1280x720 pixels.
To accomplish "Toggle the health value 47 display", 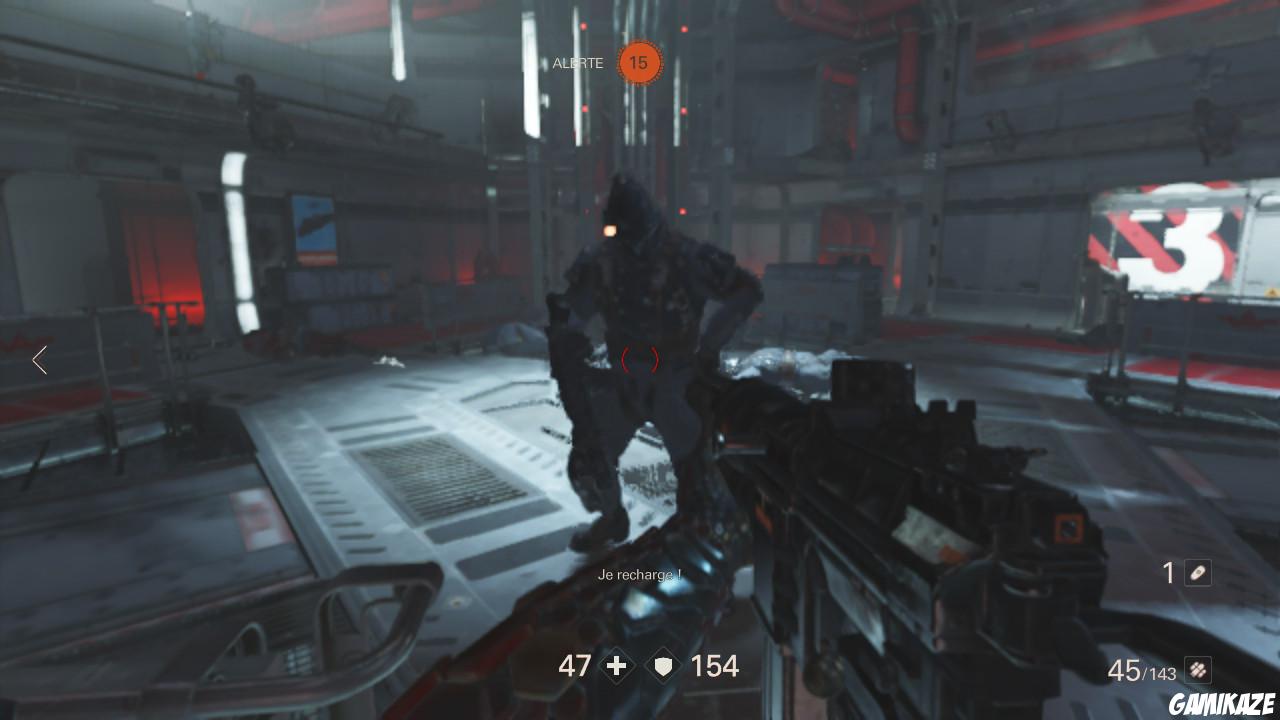I will coord(575,666).
